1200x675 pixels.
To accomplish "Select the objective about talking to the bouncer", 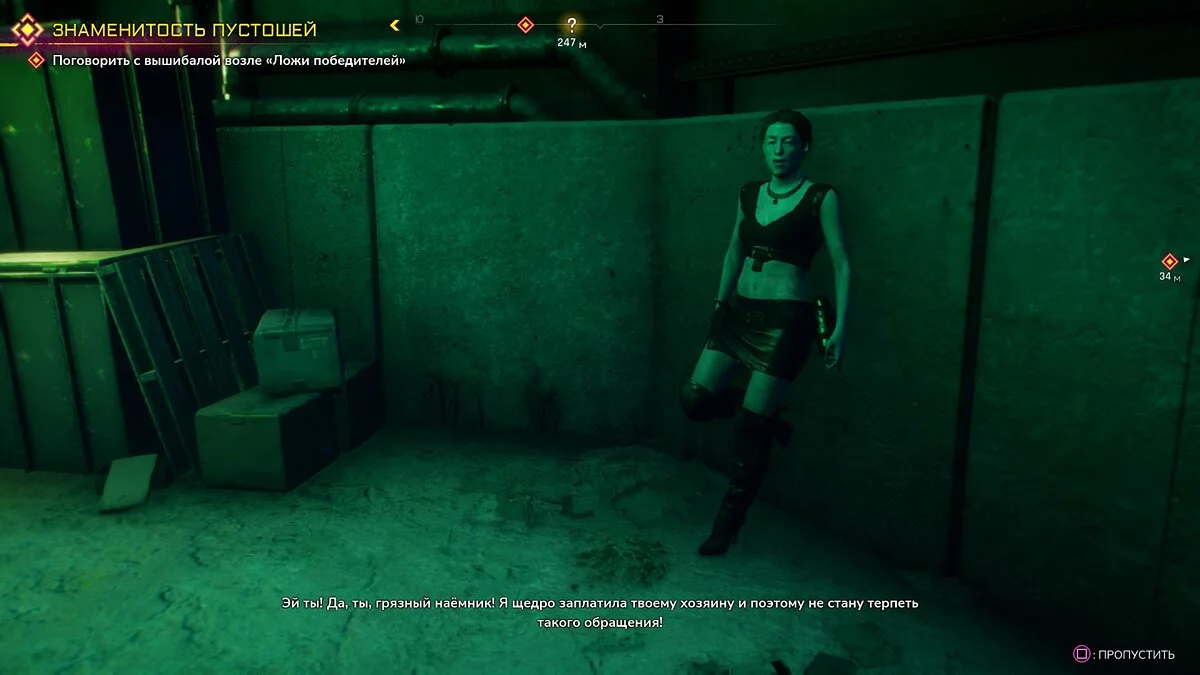I will pos(229,61).
